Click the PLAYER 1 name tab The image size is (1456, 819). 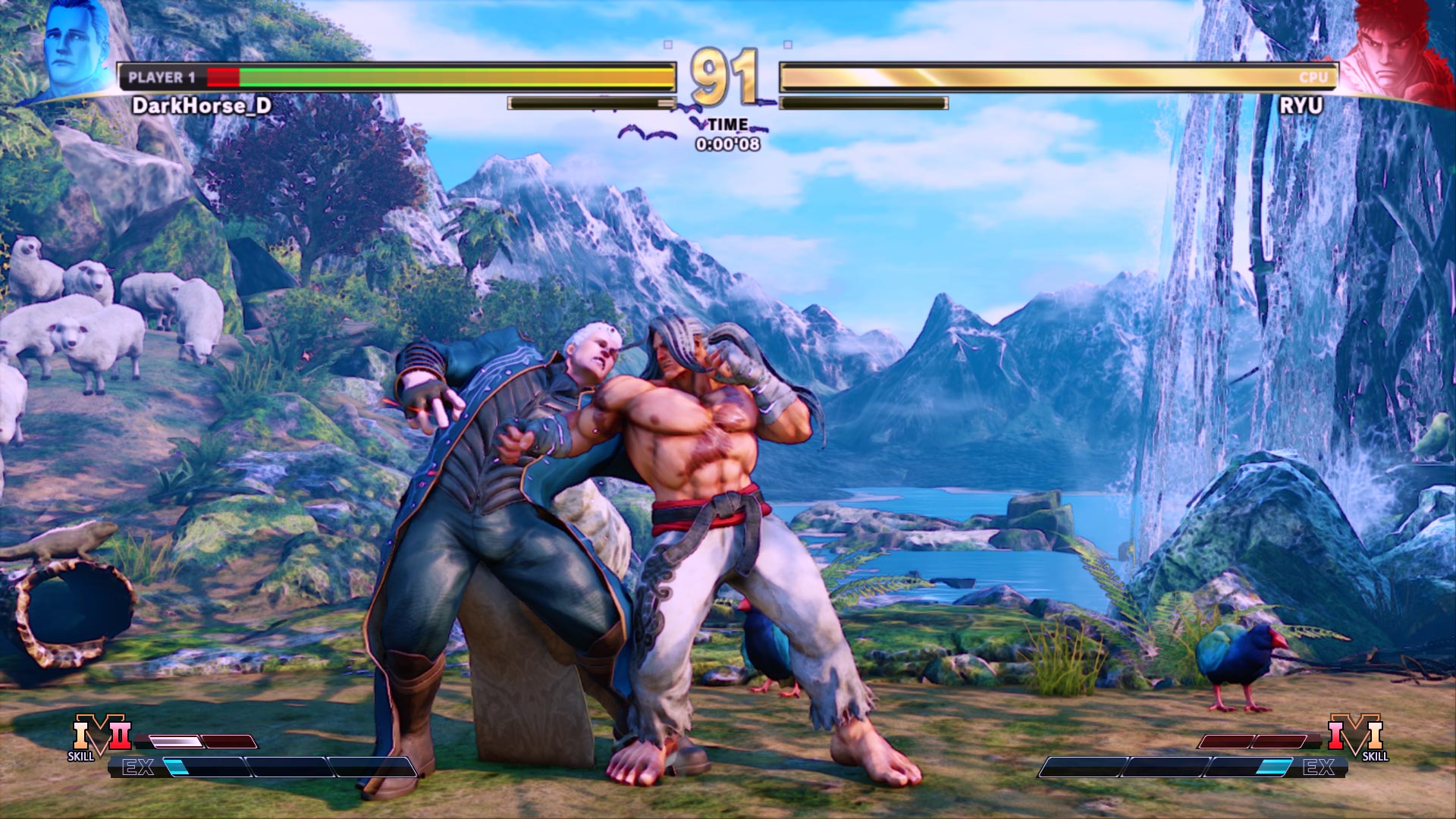tap(162, 76)
